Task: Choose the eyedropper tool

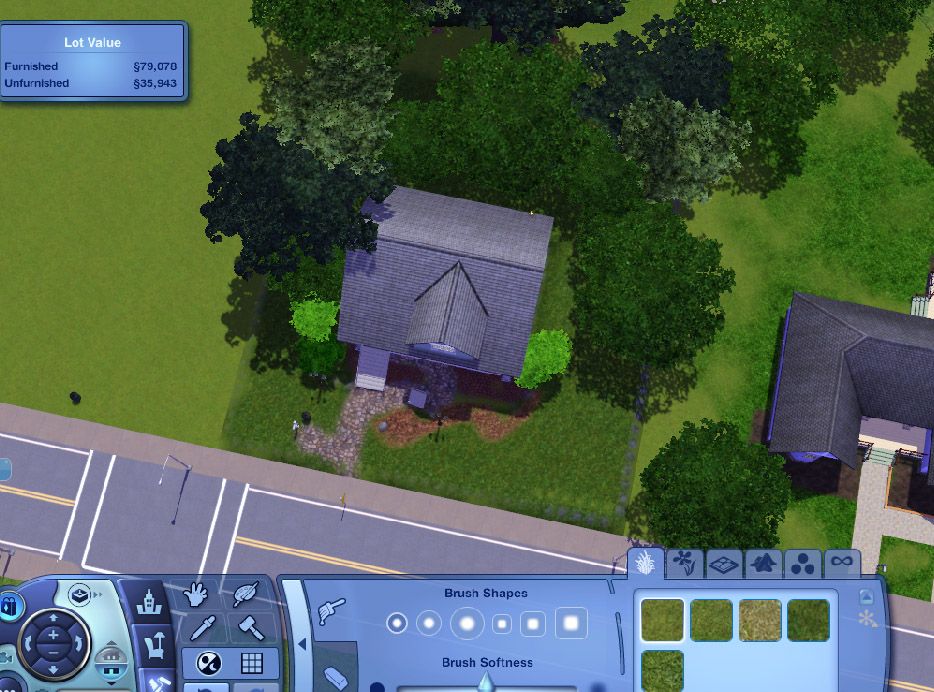Action: tap(205, 628)
